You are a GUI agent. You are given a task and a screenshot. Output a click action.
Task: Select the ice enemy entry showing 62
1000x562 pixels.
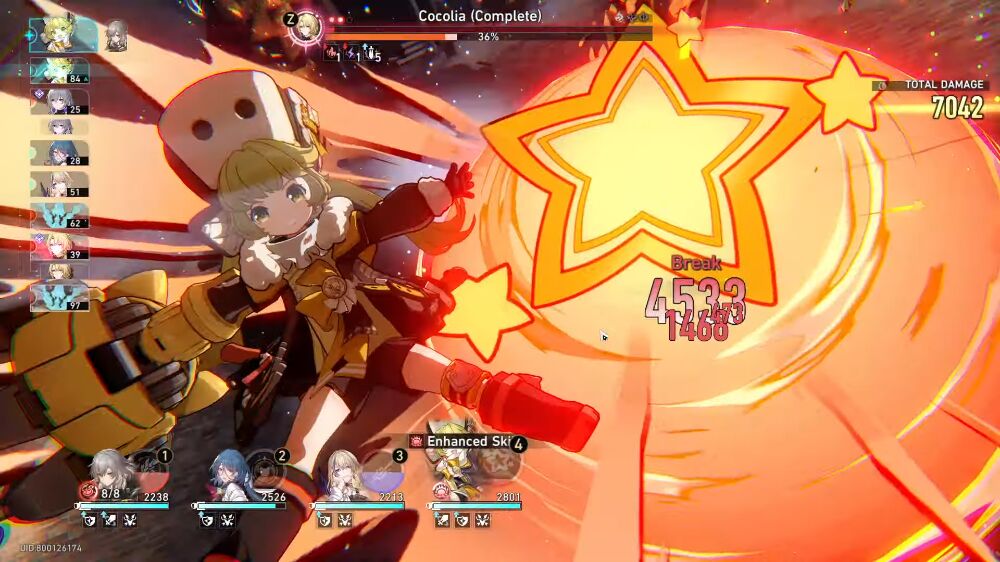point(59,216)
